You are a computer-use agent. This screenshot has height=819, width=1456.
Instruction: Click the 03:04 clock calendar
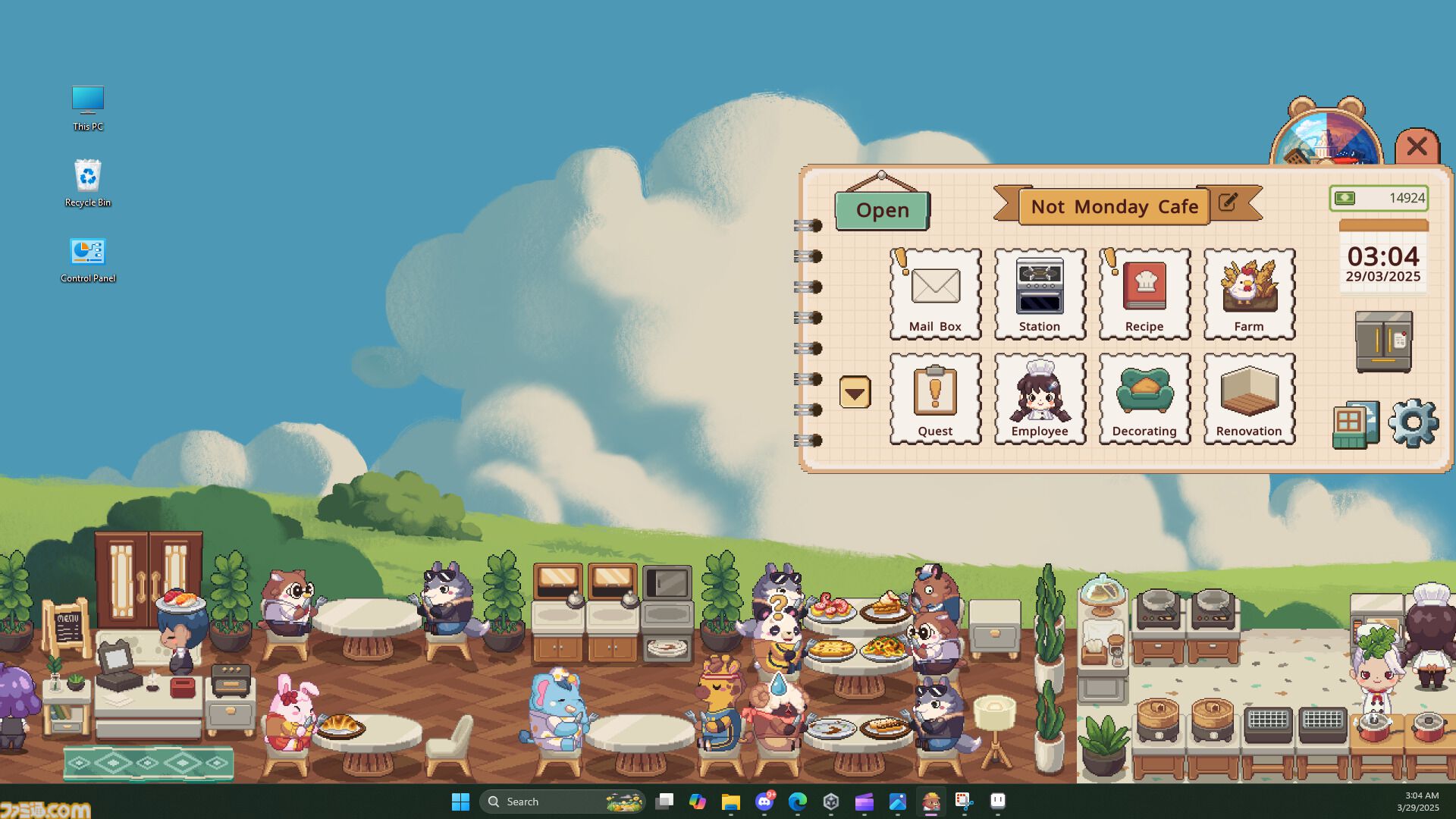point(1382,262)
